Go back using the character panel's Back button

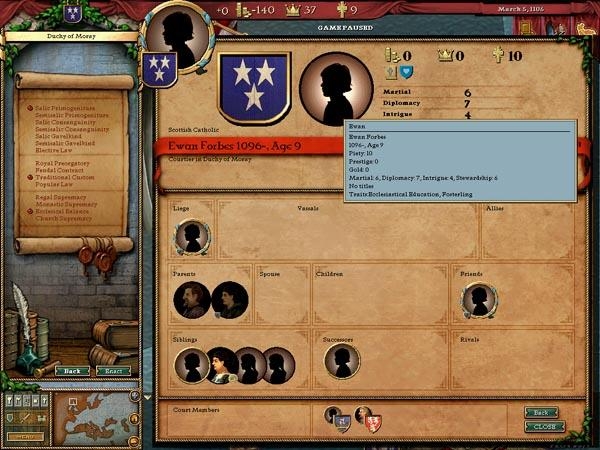click(541, 412)
